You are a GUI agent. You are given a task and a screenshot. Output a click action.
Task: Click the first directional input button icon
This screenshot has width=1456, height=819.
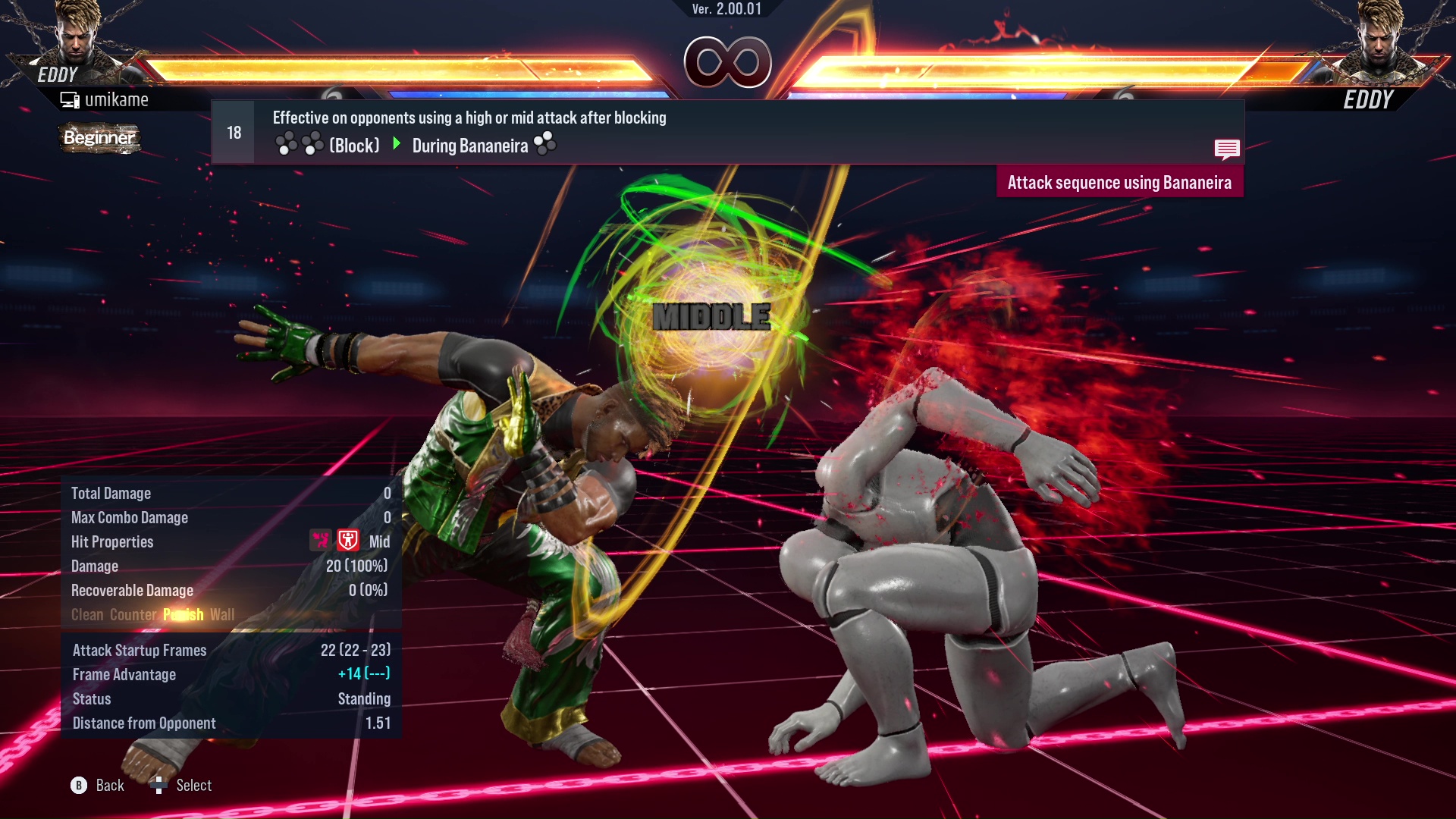tap(287, 143)
